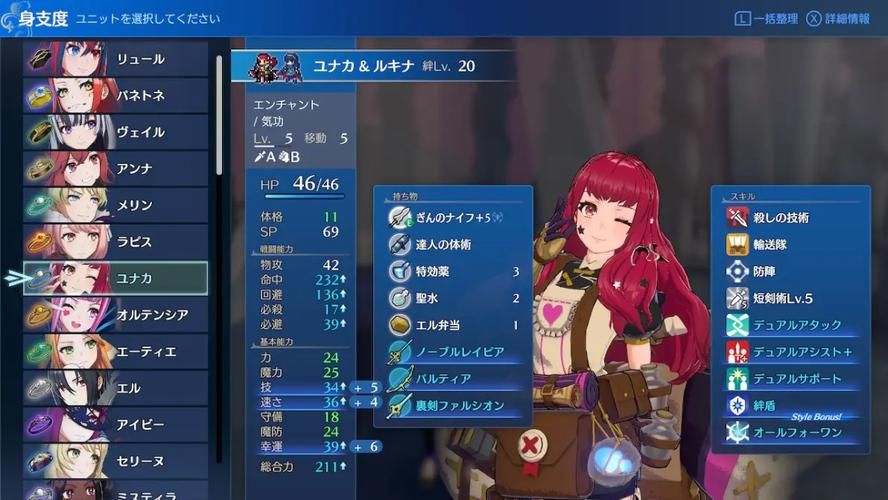This screenshot has width=888, height=500.
Task: Choose 達人の体術 in inventory
Action: pos(453,244)
